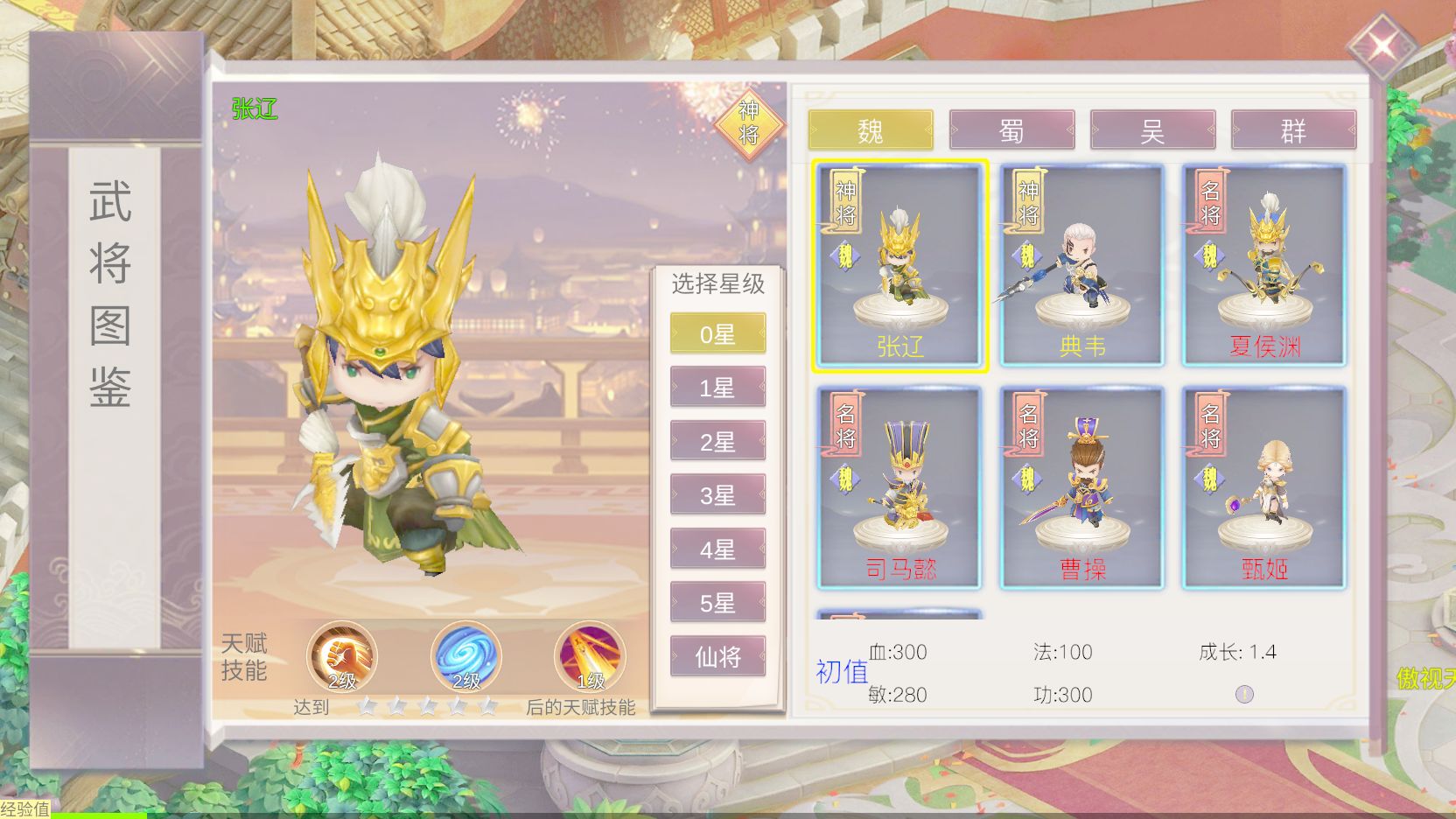Click the 2星 button

[717, 441]
